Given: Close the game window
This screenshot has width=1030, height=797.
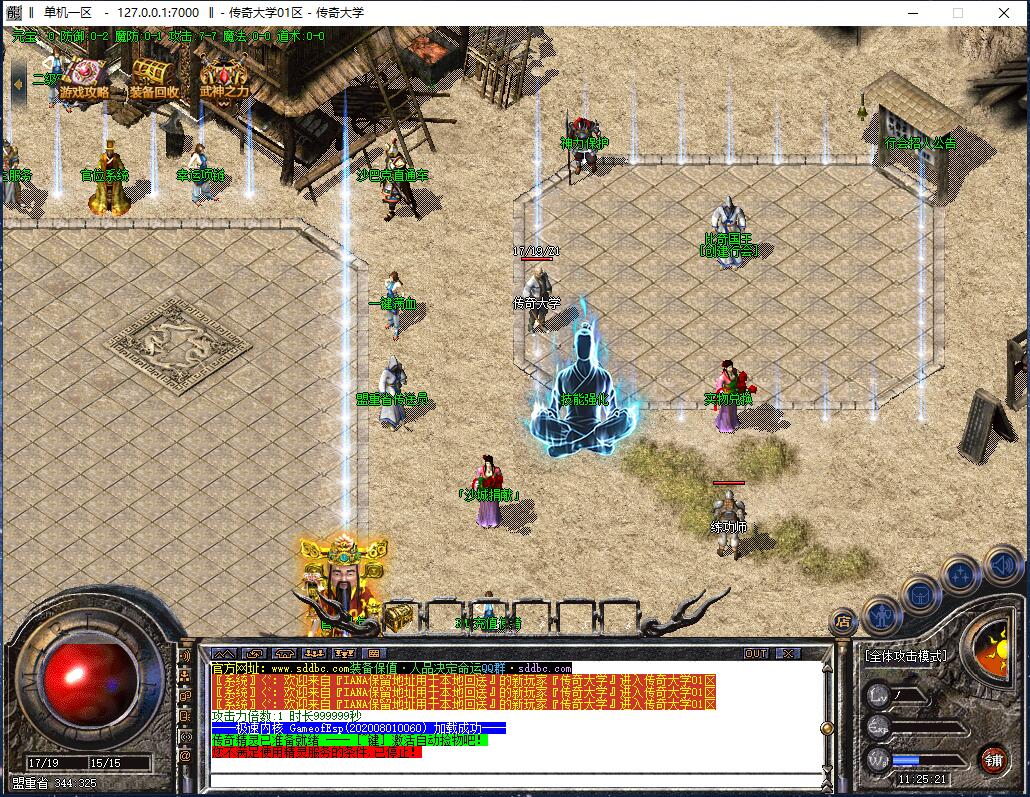Looking at the screenshot, I should point(1003,13).
